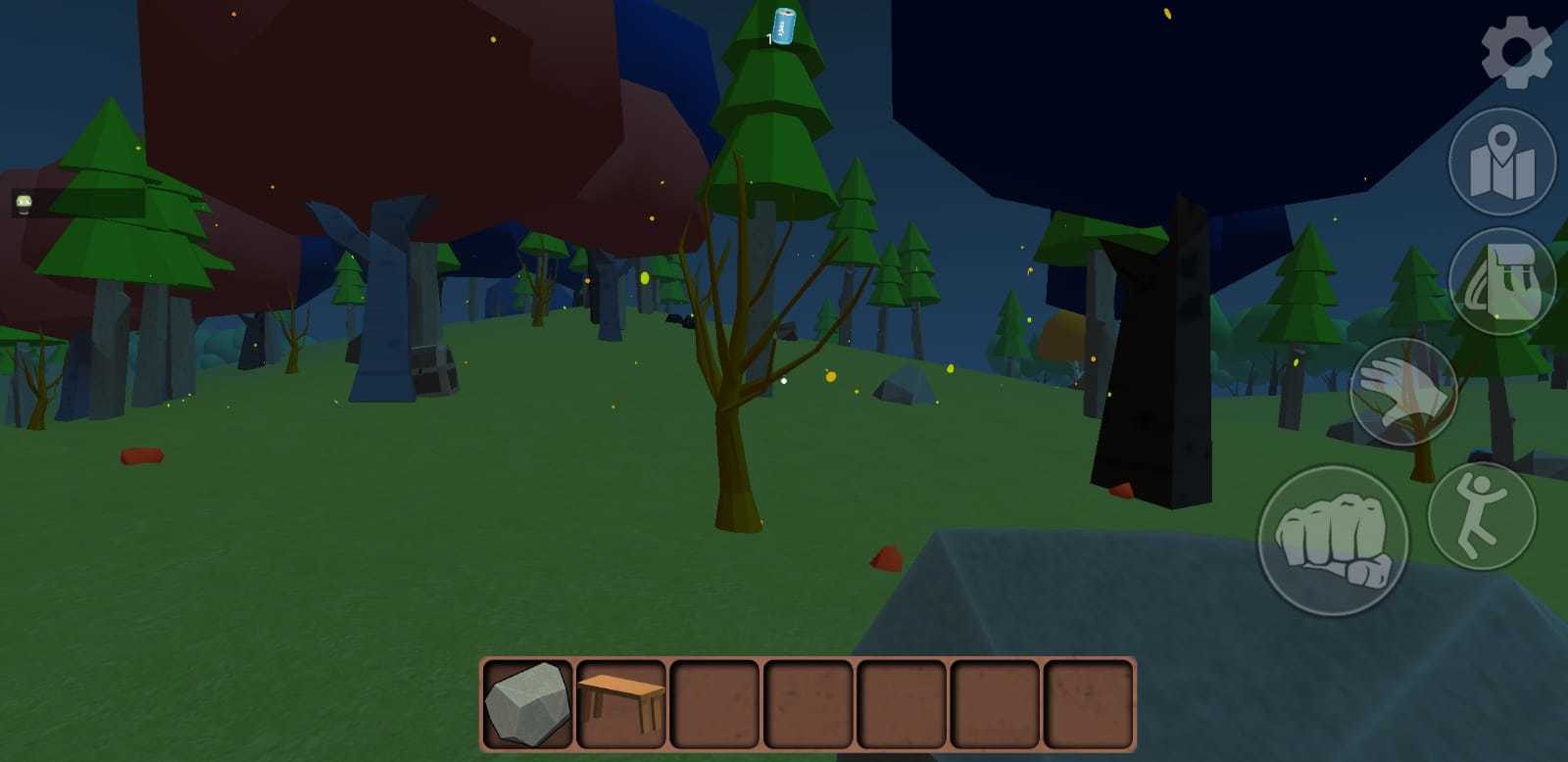Tap the empty slot beside the table item
This screenshot has height=762, width=1568.
(714, 703)
